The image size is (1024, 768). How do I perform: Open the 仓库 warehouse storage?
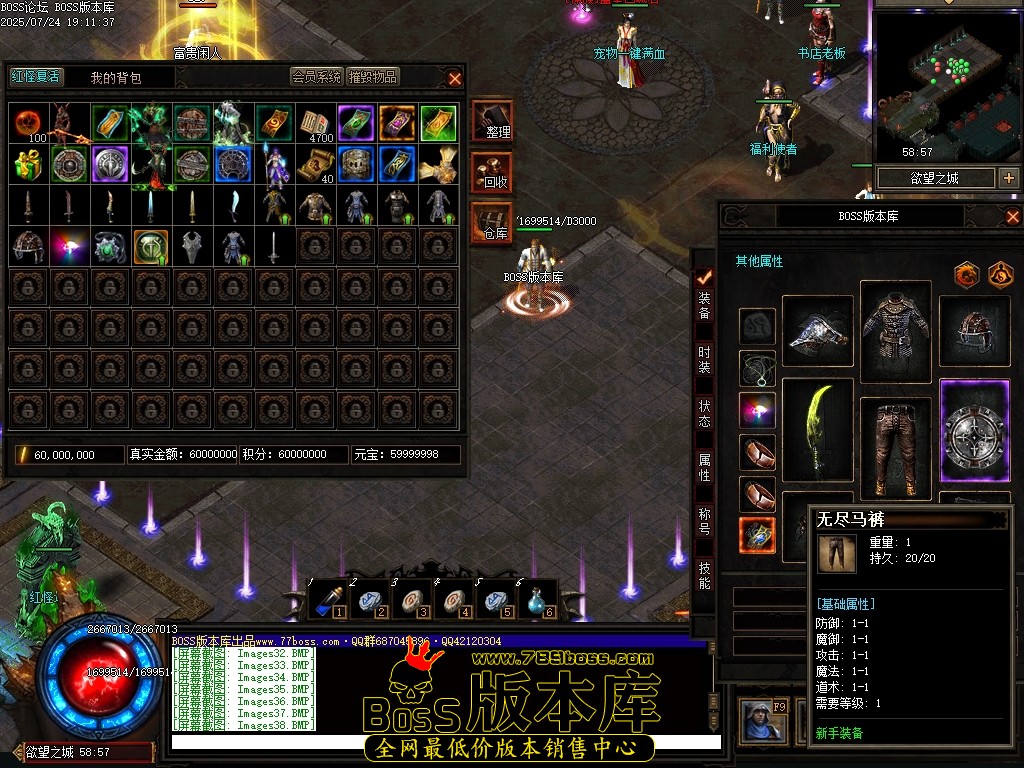tap(492, 223)
